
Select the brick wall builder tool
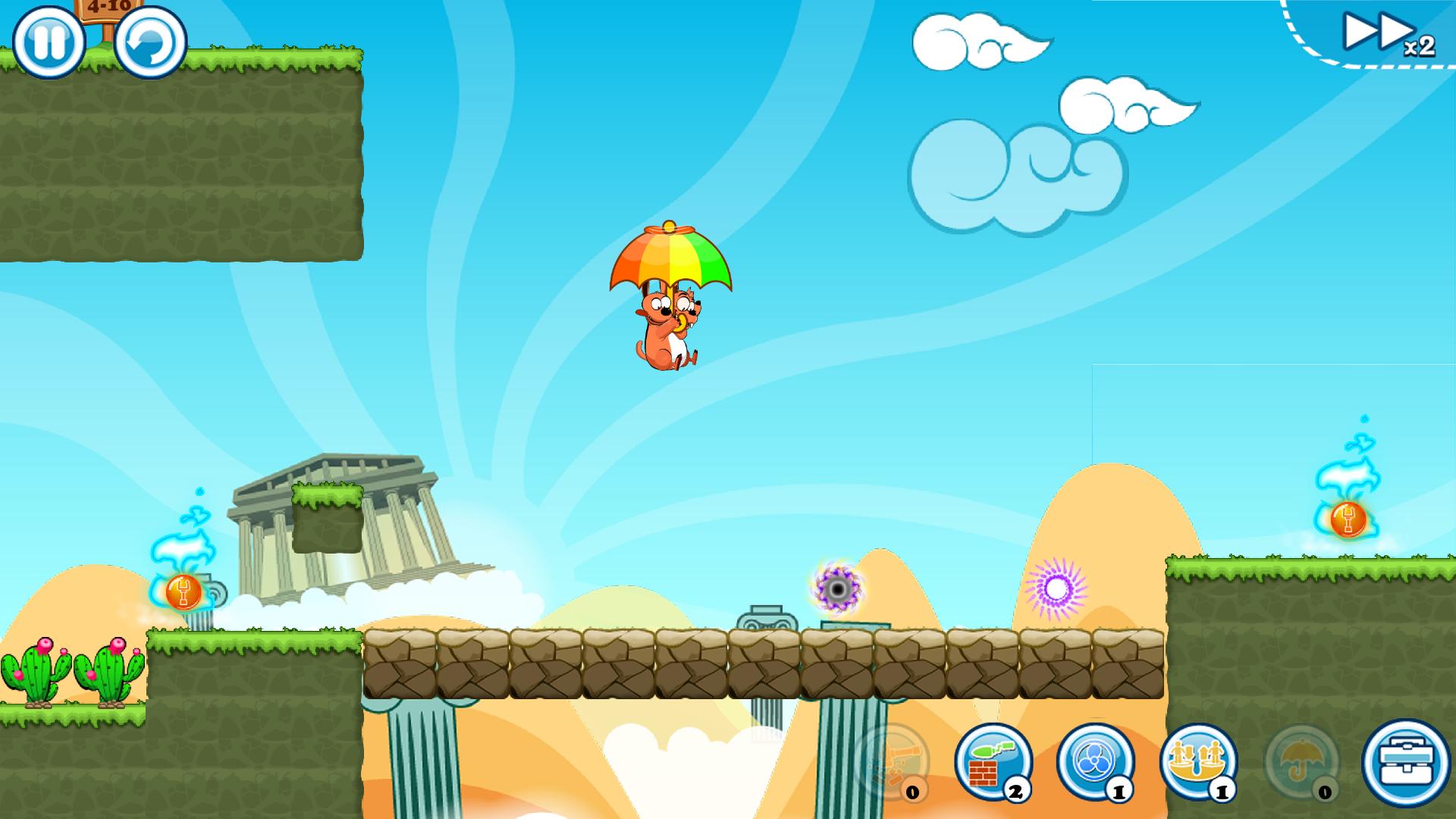click(993, 761)
